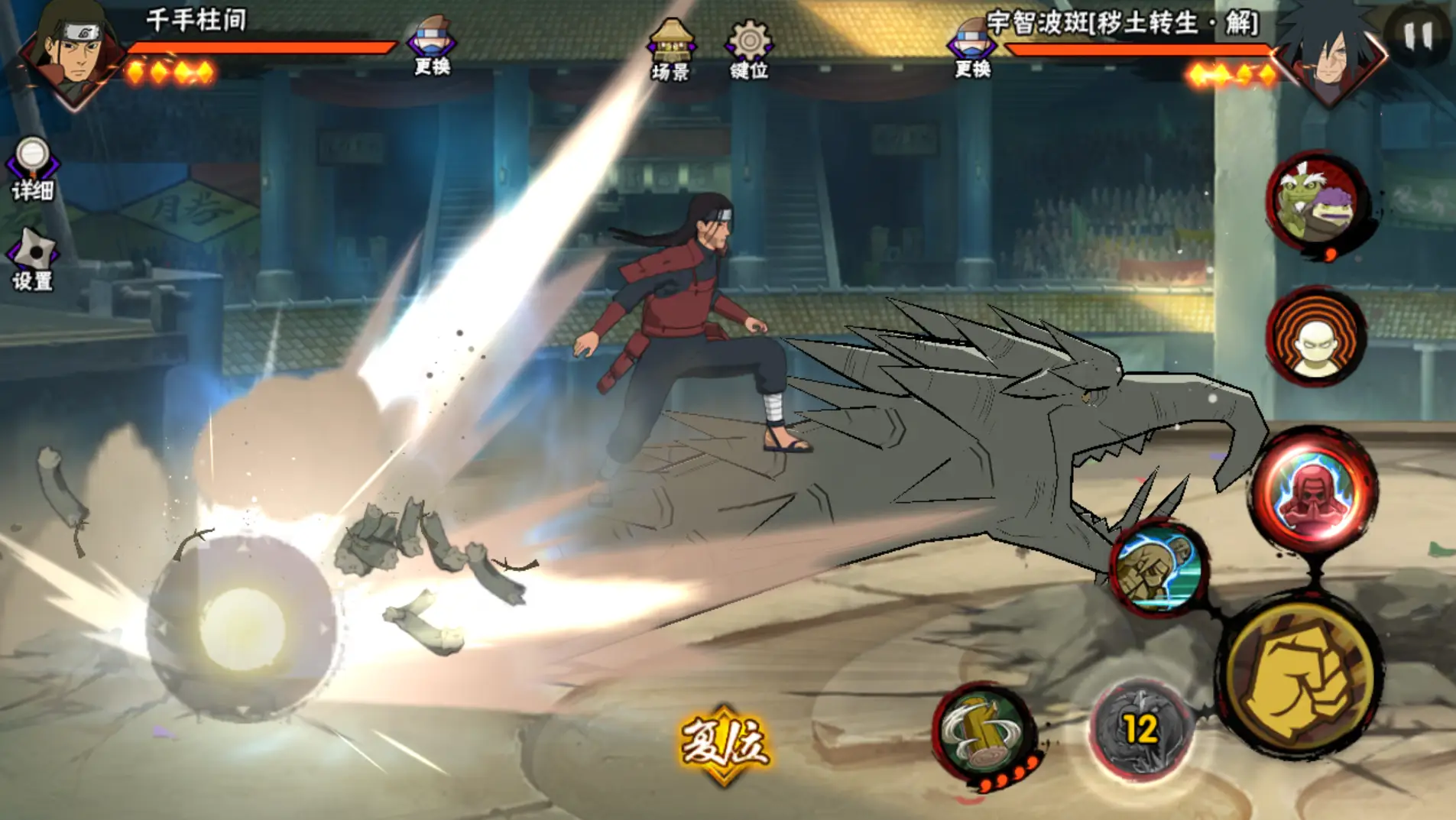
Task: Change opponent with right 更换 button
Action: click(x=972, y=47)
